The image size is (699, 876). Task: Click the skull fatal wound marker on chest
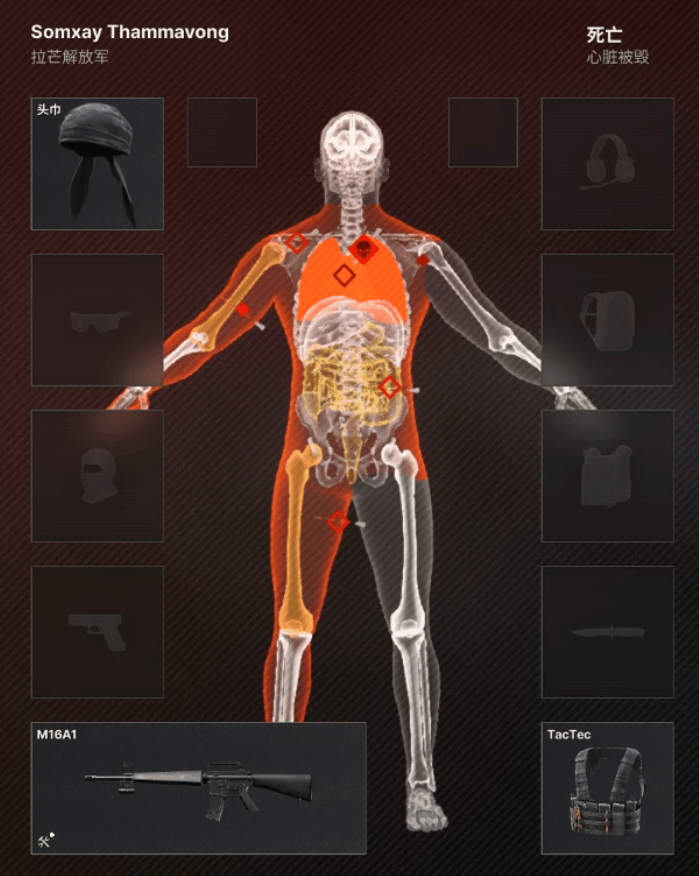point(363,249)
